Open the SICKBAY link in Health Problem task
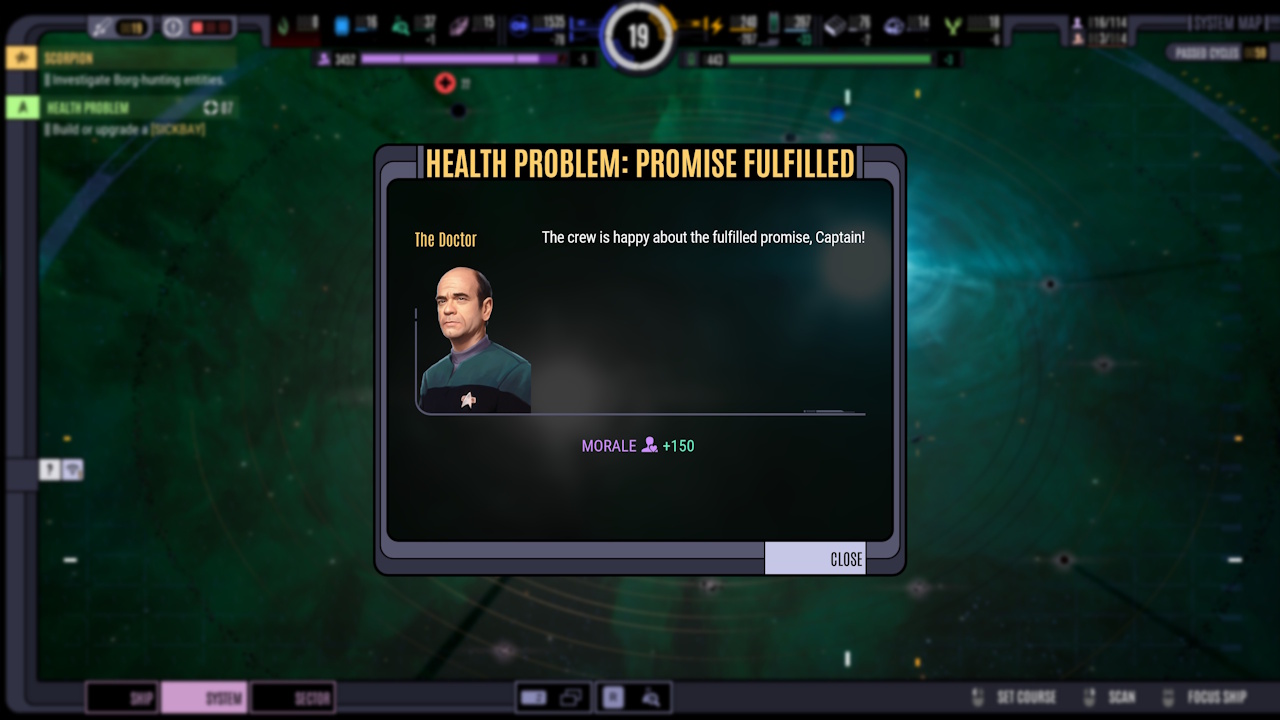 (177, 129)
